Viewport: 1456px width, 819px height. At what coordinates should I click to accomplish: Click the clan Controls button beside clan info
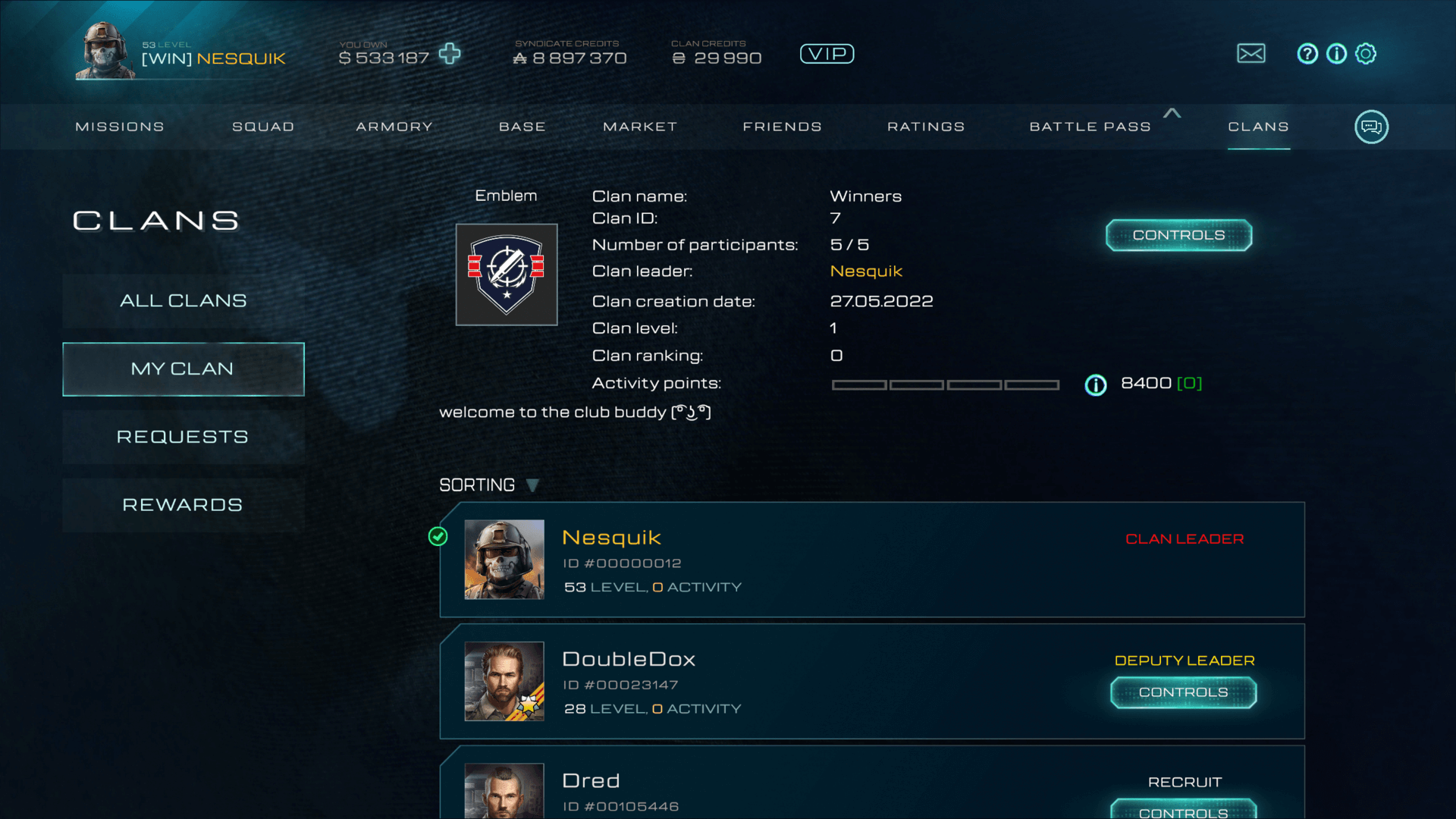click(x=1178, y=236)
